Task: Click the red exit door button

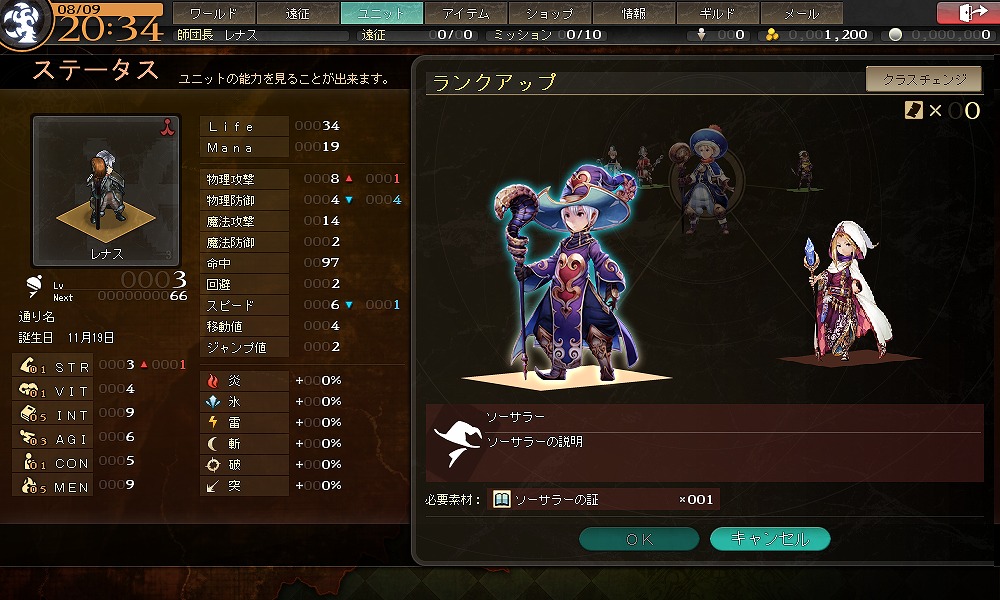Action: tap(967, 13)
